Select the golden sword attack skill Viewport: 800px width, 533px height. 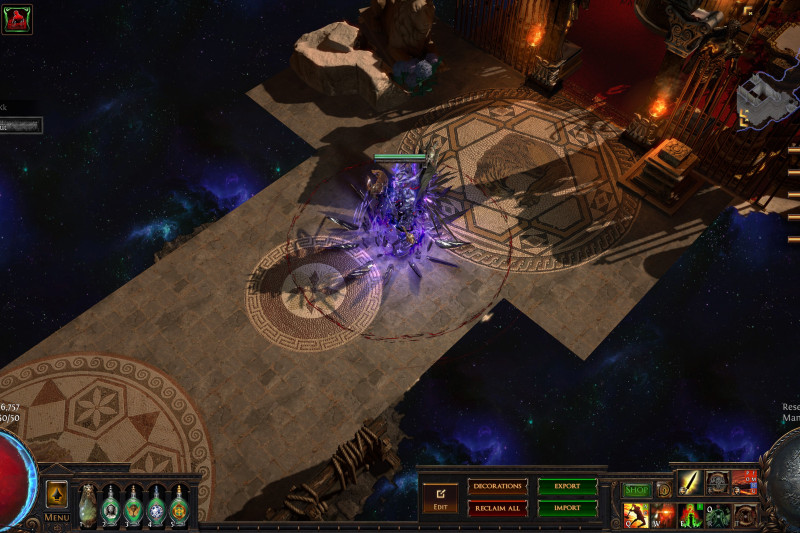[x=690, y=482]
